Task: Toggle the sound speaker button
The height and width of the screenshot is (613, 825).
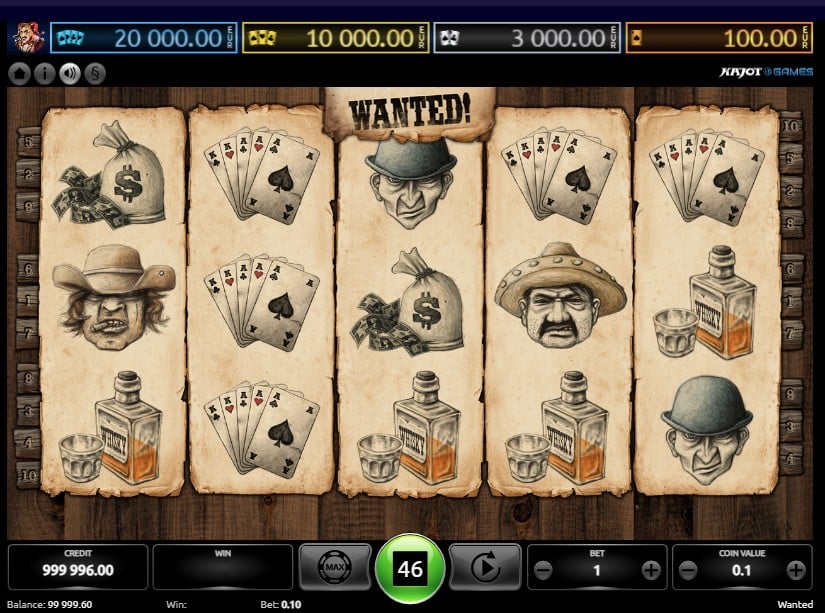Action: pyautogui.click(x=70, y=73)
